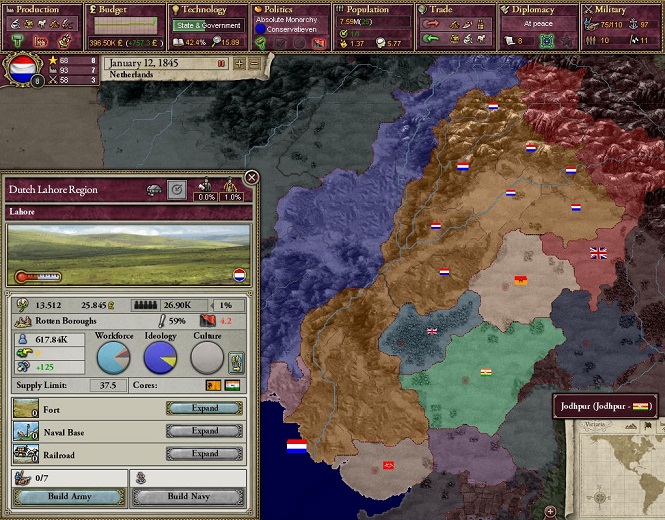Screen dimensions: 665x520
Task: Decrease game speed with minus button
Action: pyautogui.click(x=254, y=63)
